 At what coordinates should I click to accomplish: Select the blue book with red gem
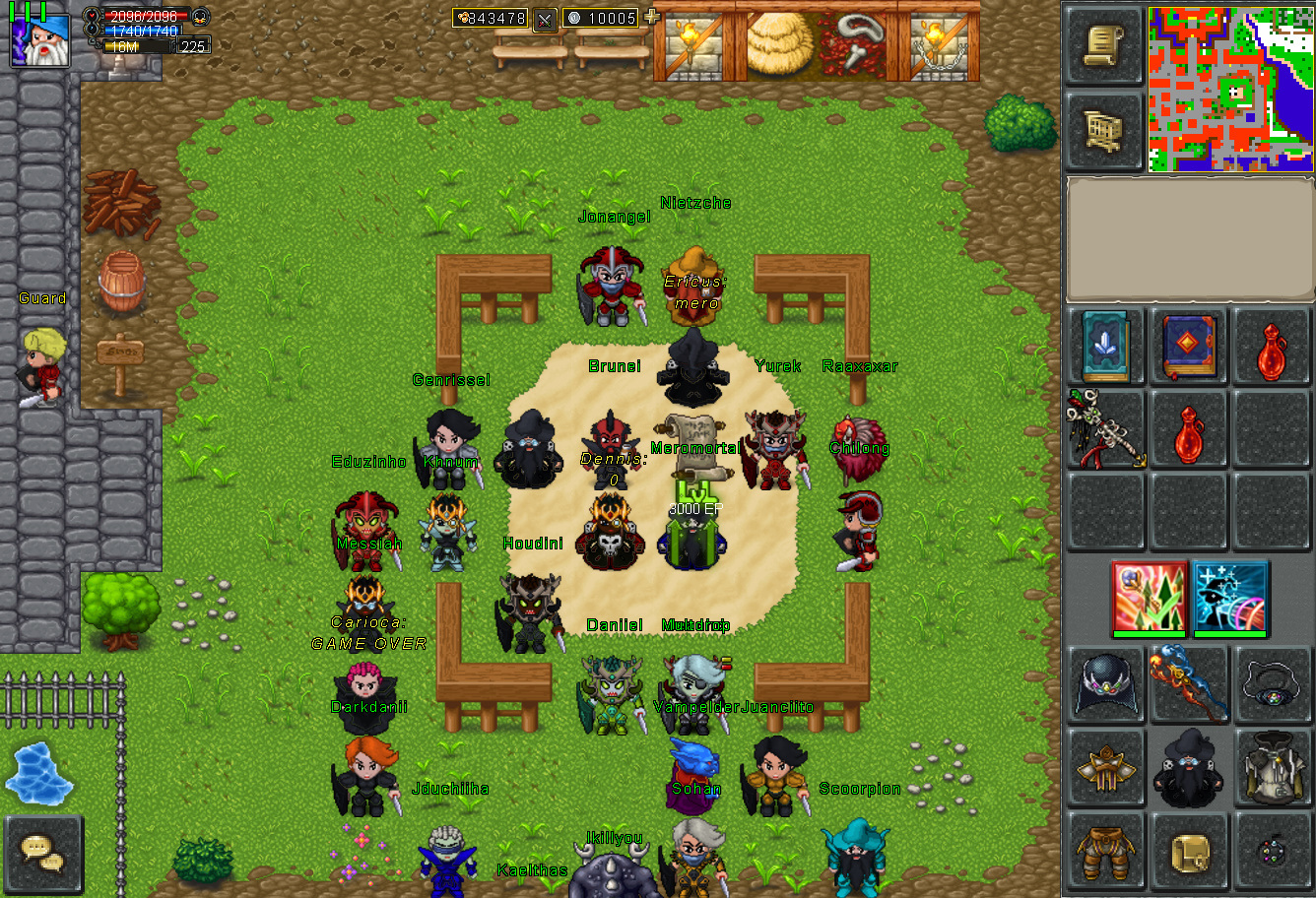[x=1188, y=347]
